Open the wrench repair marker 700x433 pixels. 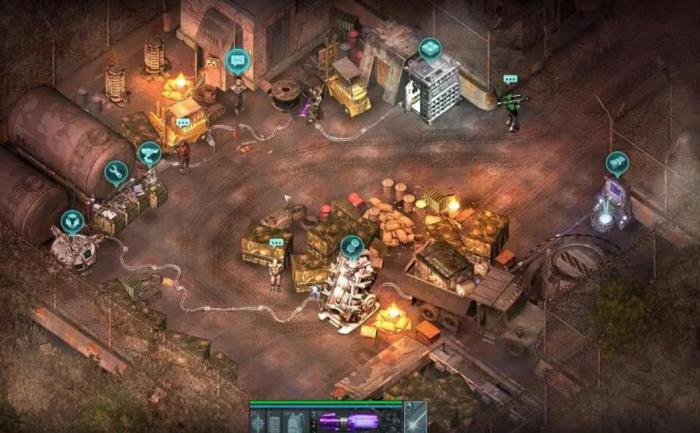click(x=116, y=173)
